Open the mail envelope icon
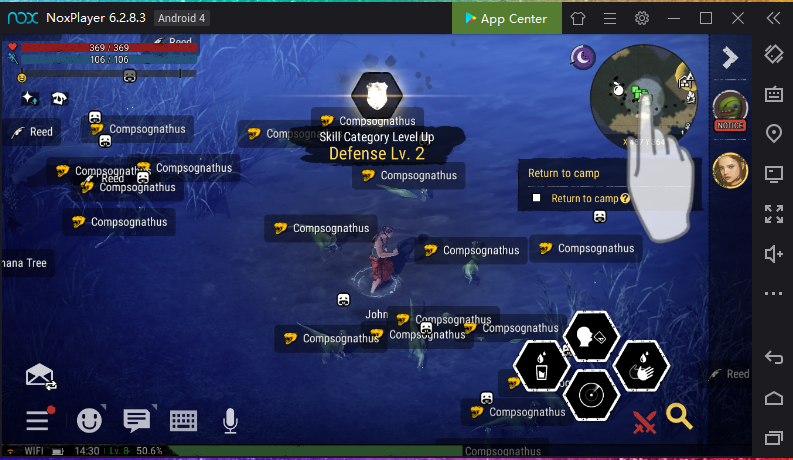793x460 pixels. click(x=40, y=377)
